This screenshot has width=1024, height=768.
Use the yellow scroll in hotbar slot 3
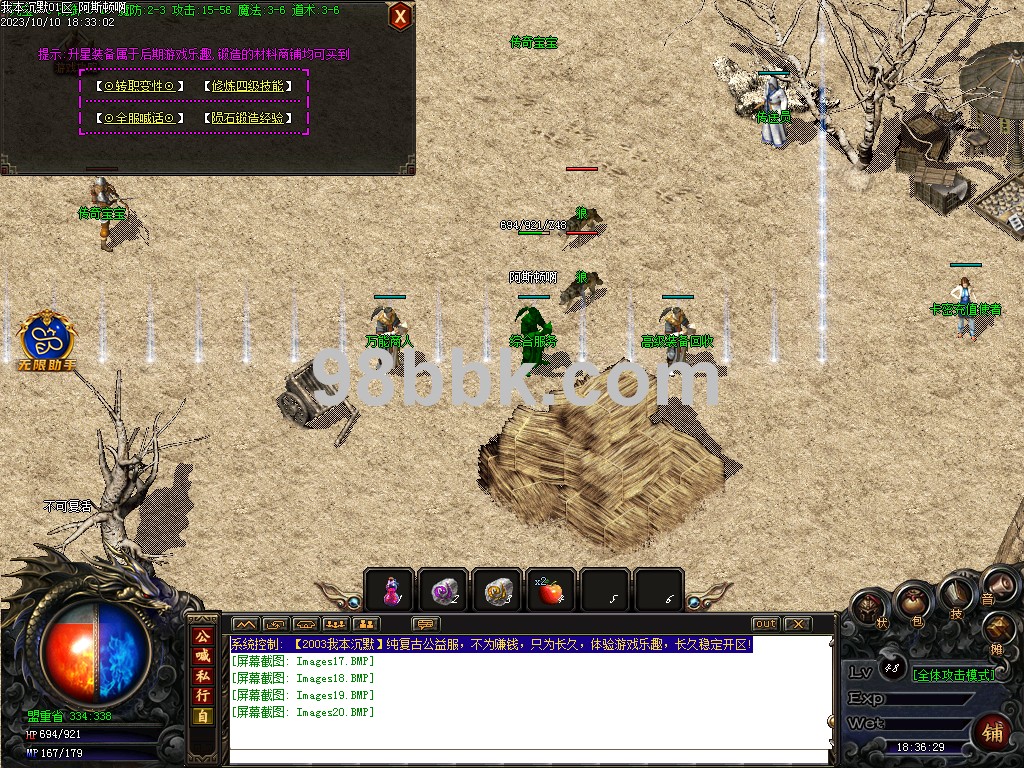[496, 590]
